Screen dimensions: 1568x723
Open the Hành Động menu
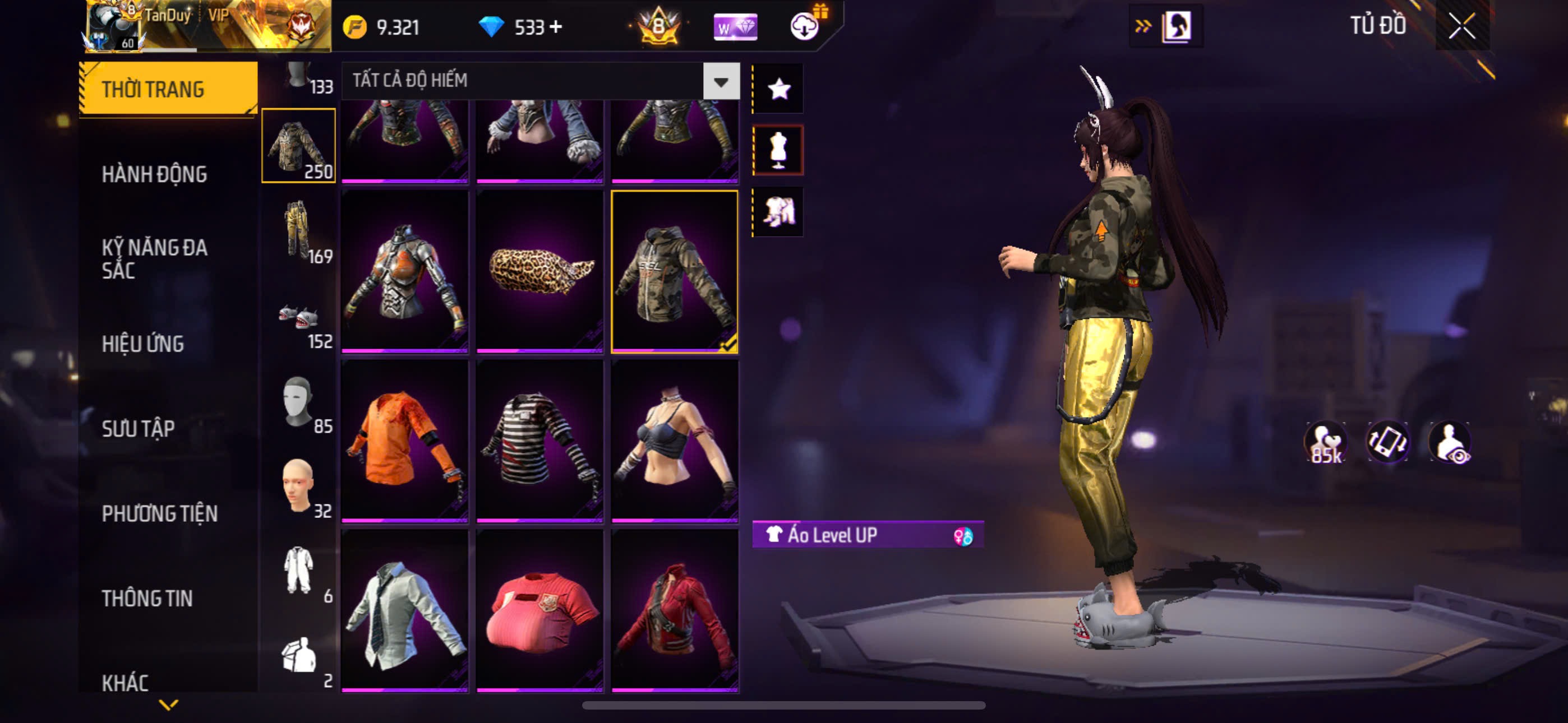coord(154,174)
